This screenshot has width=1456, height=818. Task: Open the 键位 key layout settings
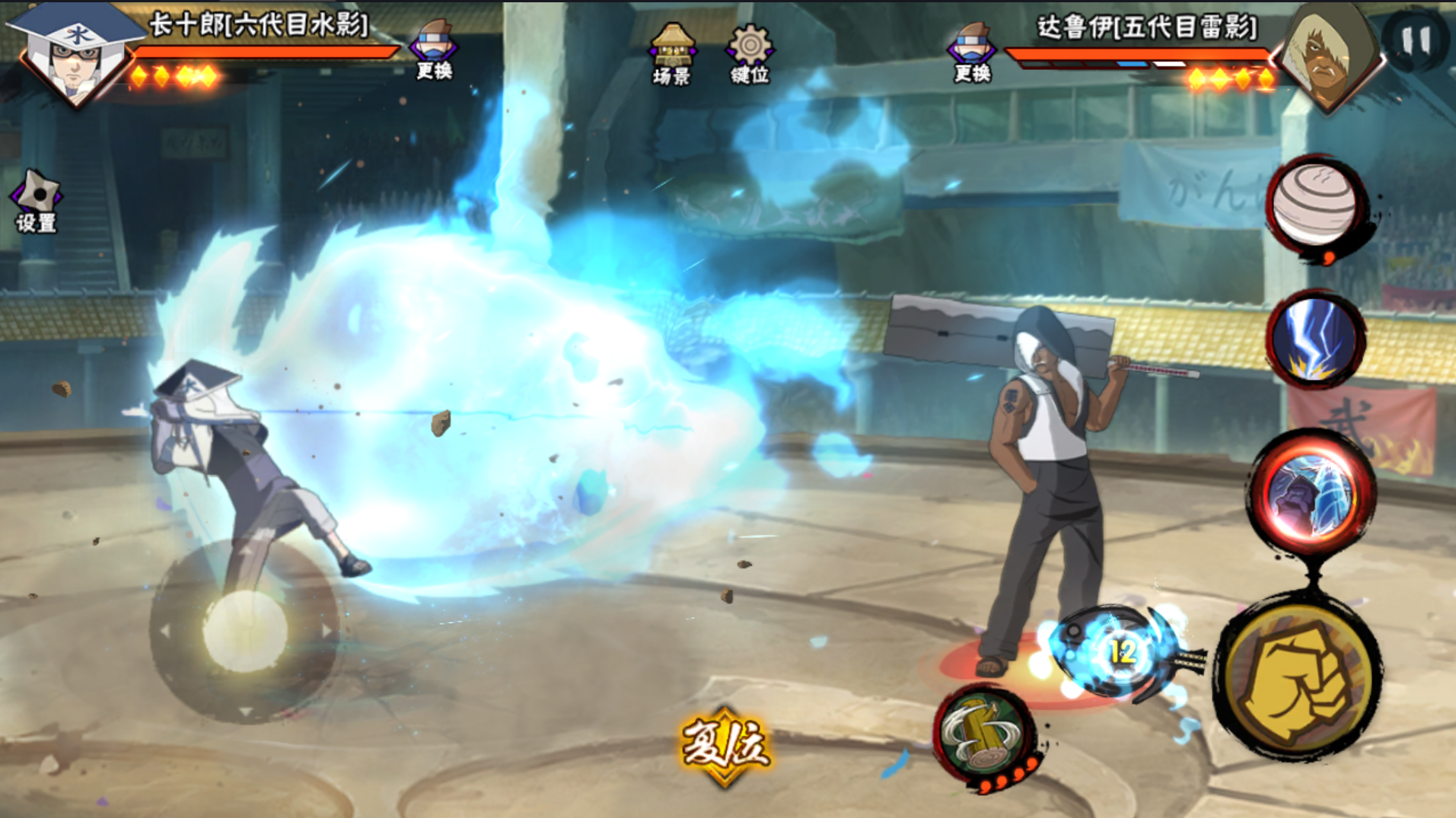[x=750, y=53]
